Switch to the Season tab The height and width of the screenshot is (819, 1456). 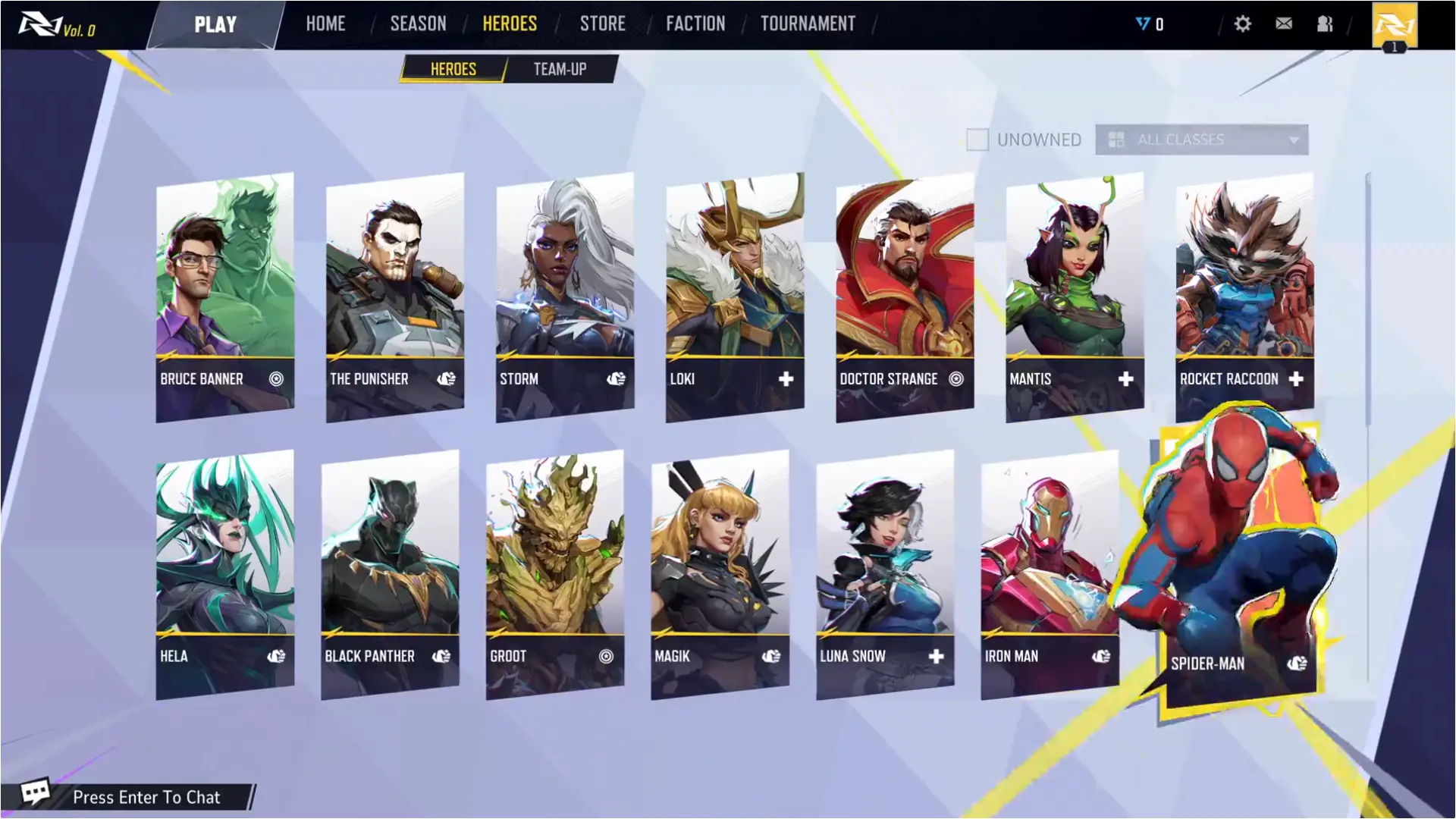(x=418, y=24)
